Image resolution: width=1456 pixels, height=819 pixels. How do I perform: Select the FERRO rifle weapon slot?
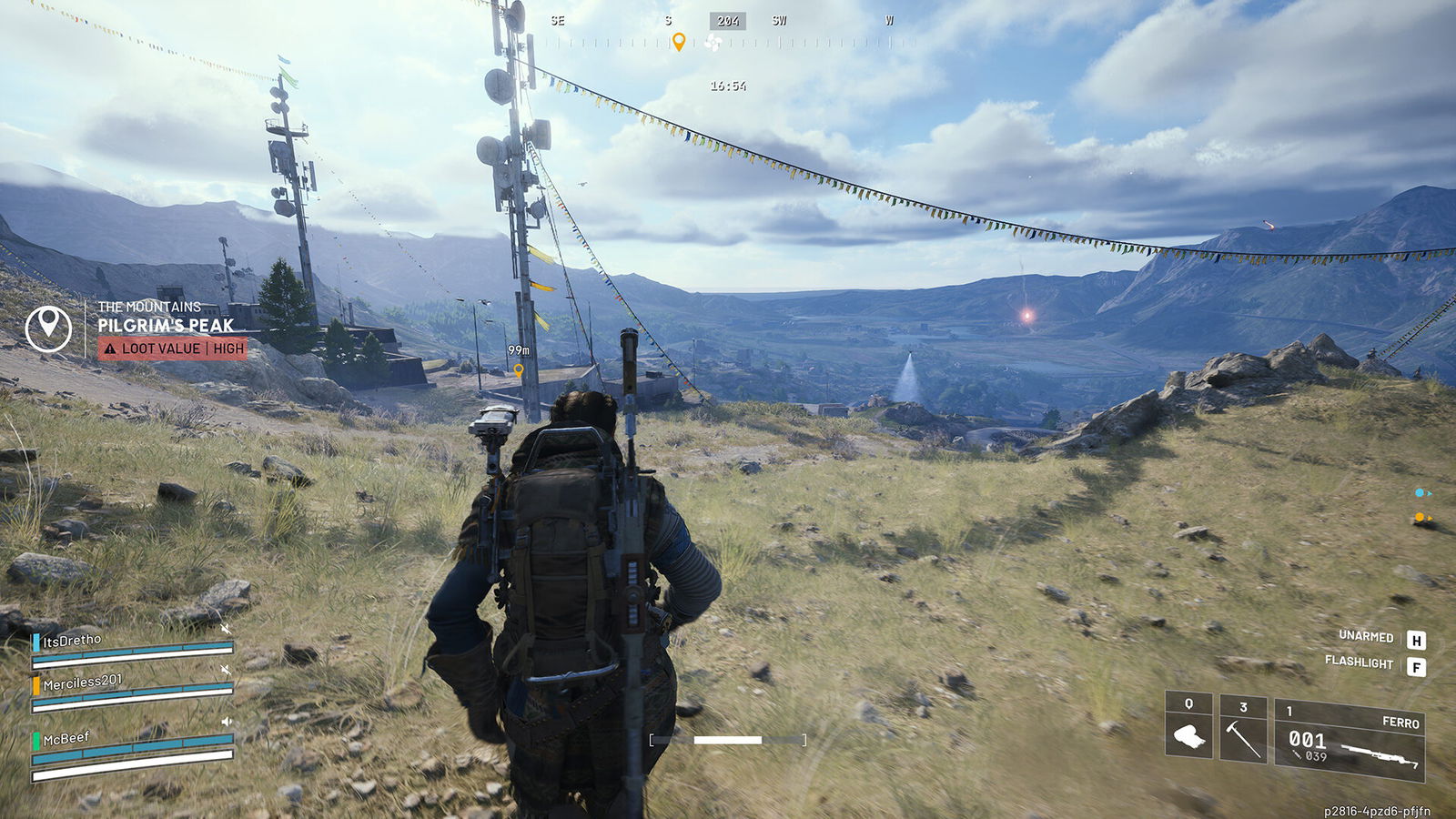pyautogui.click(x=1350, y=740)
